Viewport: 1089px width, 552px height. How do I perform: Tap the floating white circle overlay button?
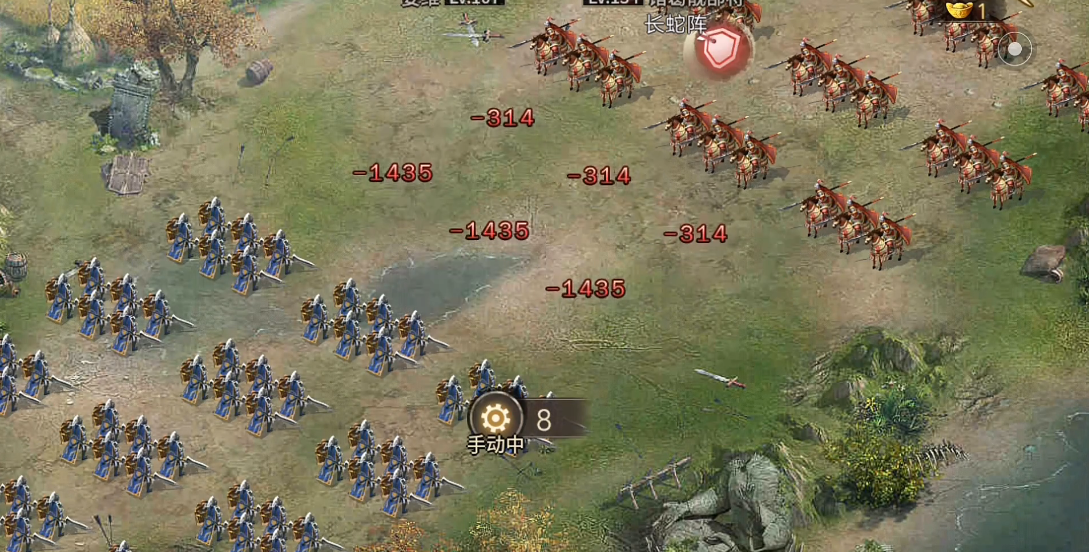pyautogui.click(x=1014, y=48)
